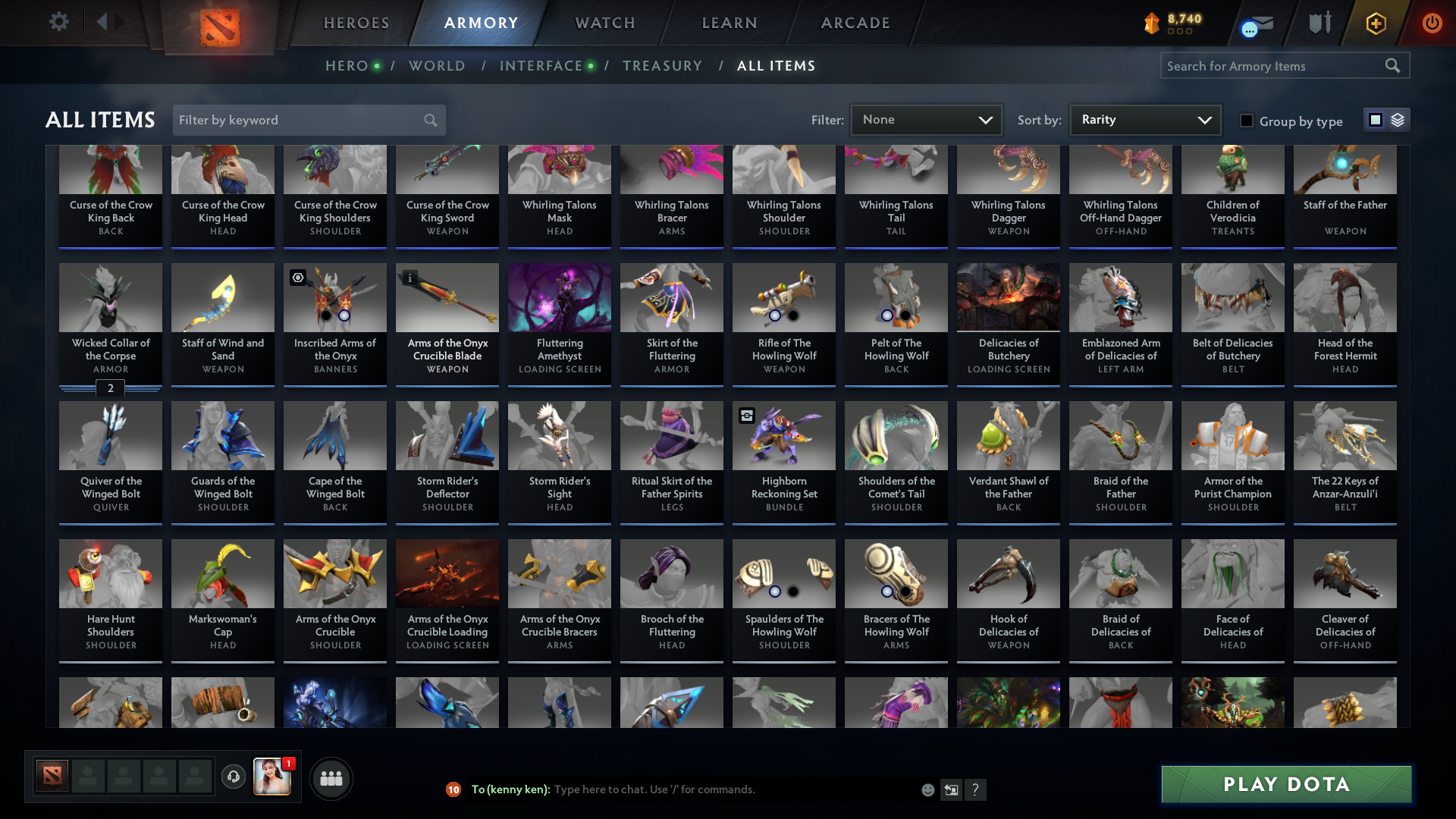Viewport: 1456px width, 819px height.
Task: Click the power/exit icon at top right
Action: pyautogui.click(x=1432, y=23)
